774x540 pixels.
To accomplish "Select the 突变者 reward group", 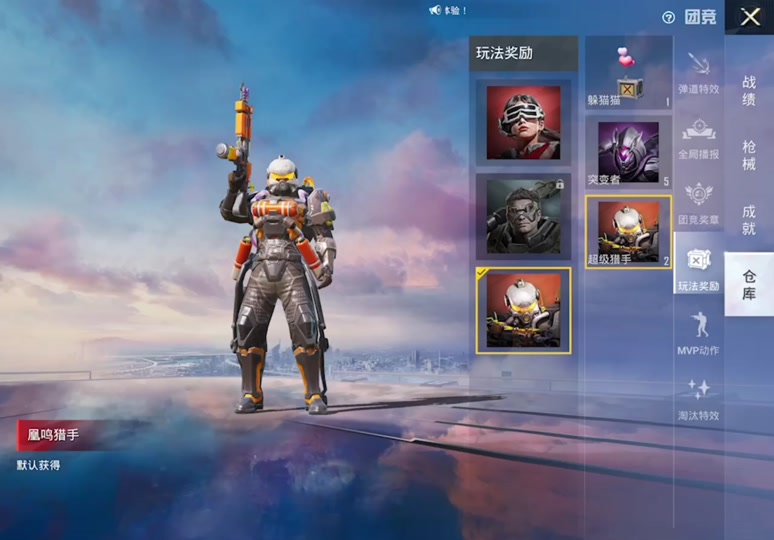I will [x=628, y=152].
